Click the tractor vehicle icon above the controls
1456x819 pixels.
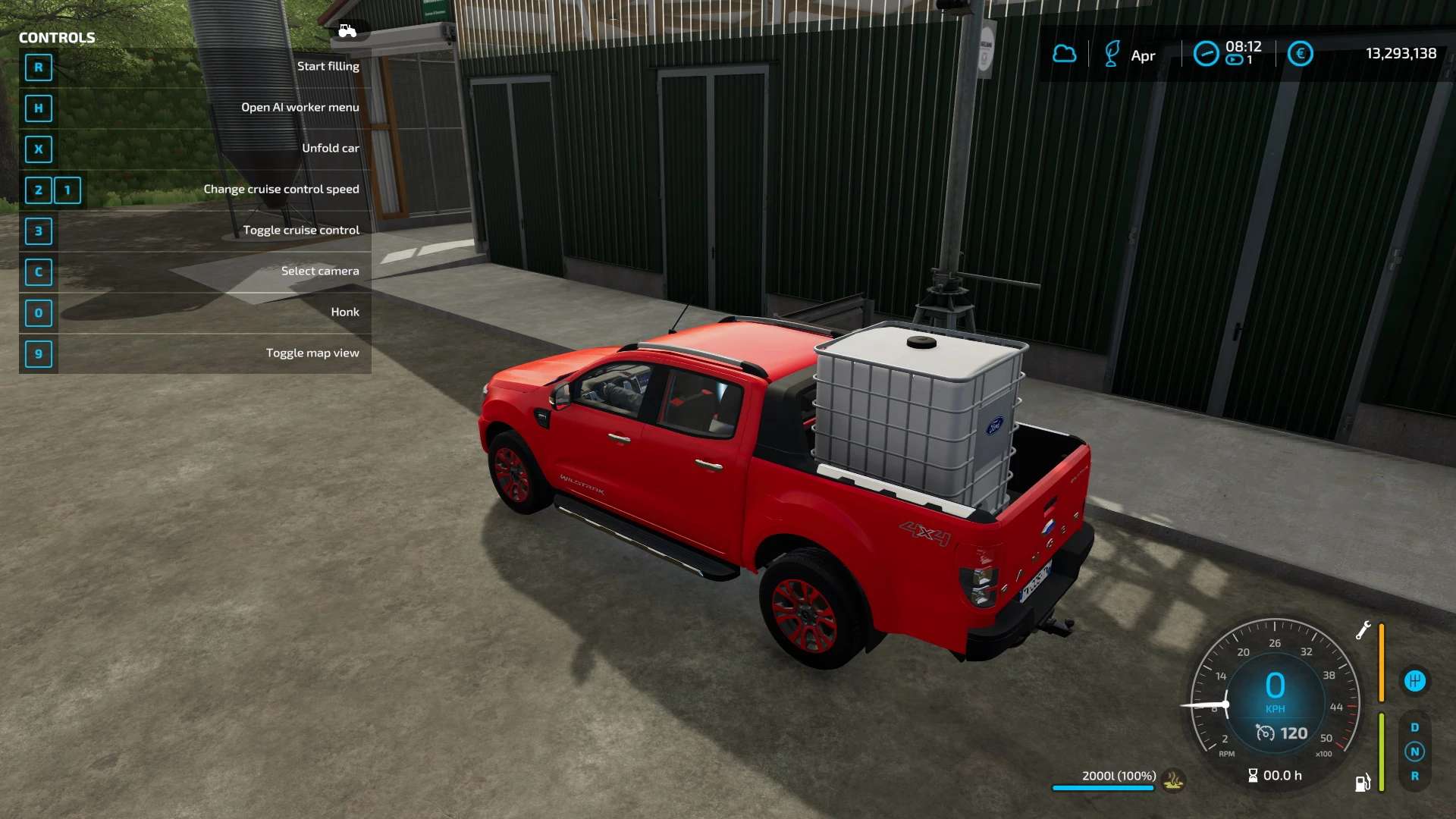(x=347, y=31)
